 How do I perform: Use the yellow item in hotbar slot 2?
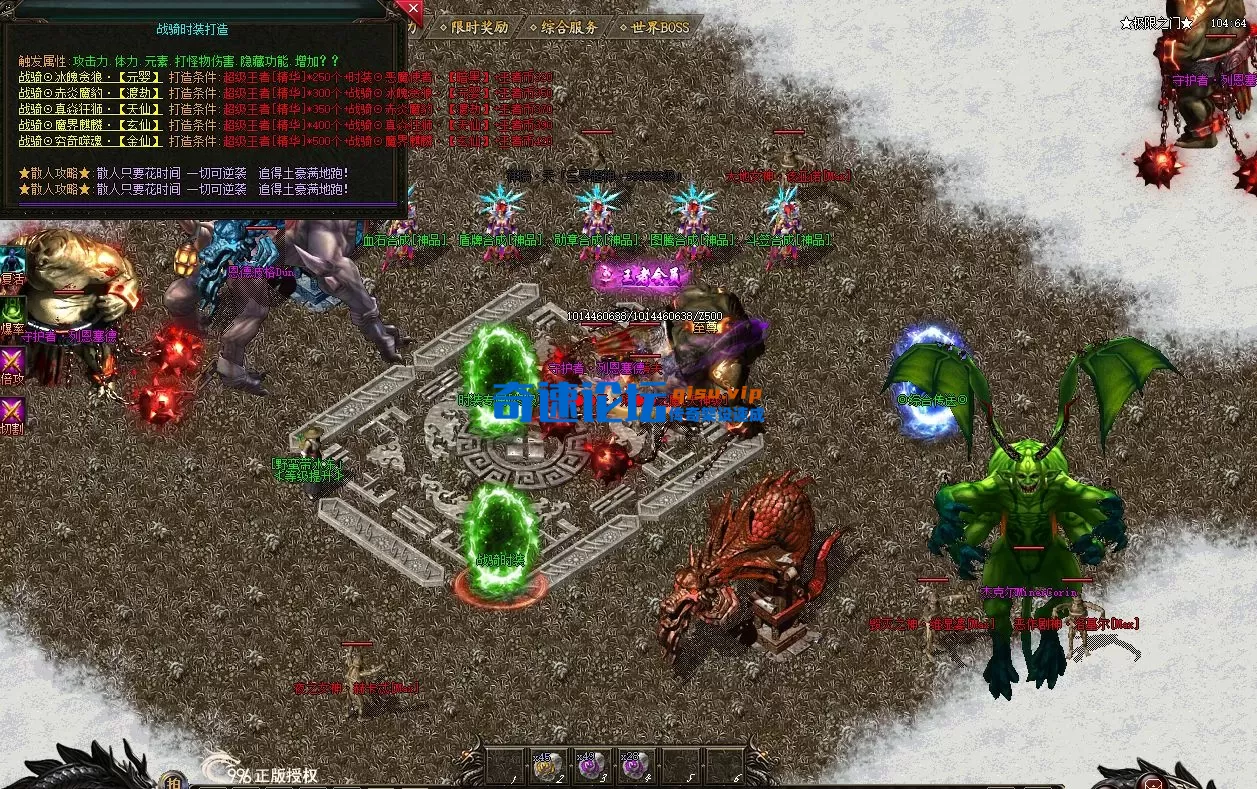point(547,767)
